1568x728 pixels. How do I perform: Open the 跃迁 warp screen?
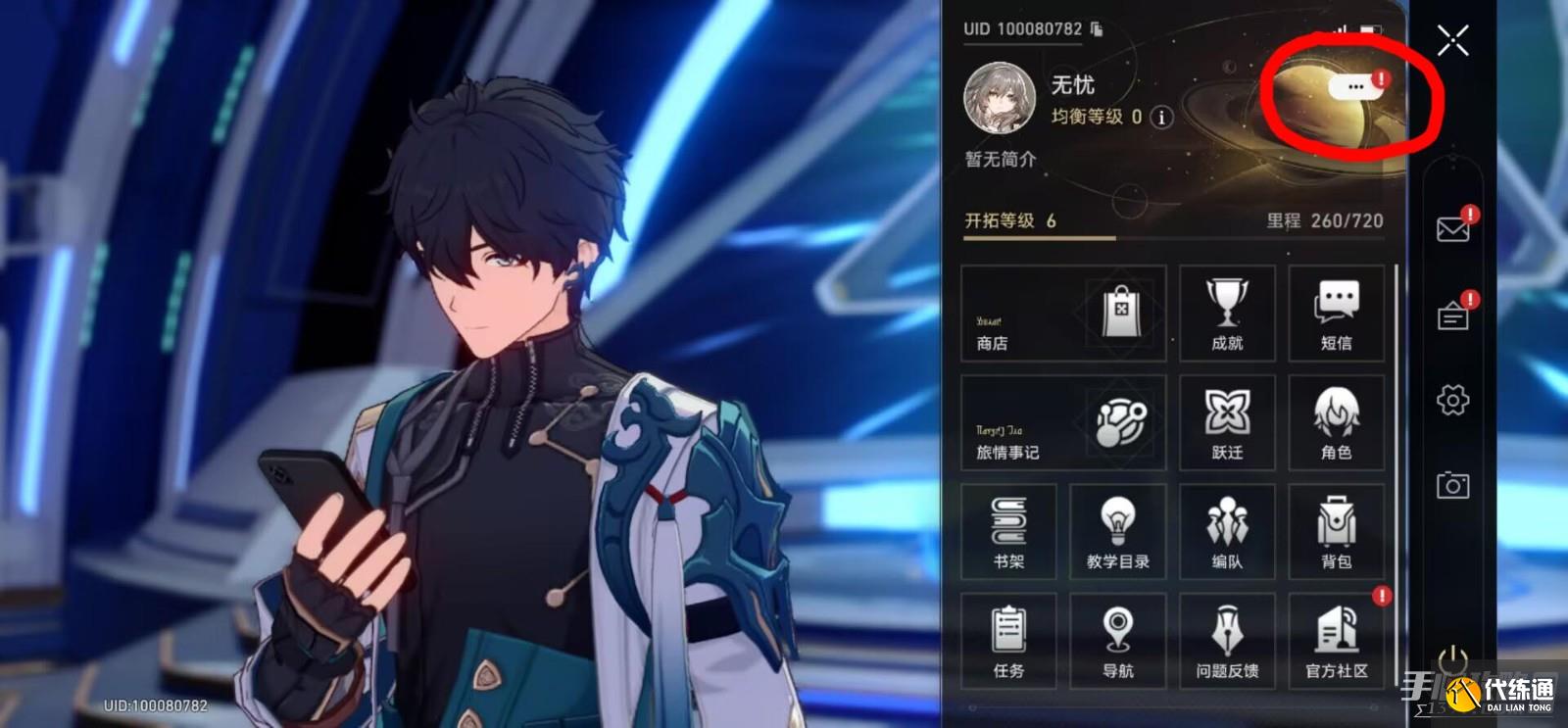pyautogui.click(x=1227, y=422)
